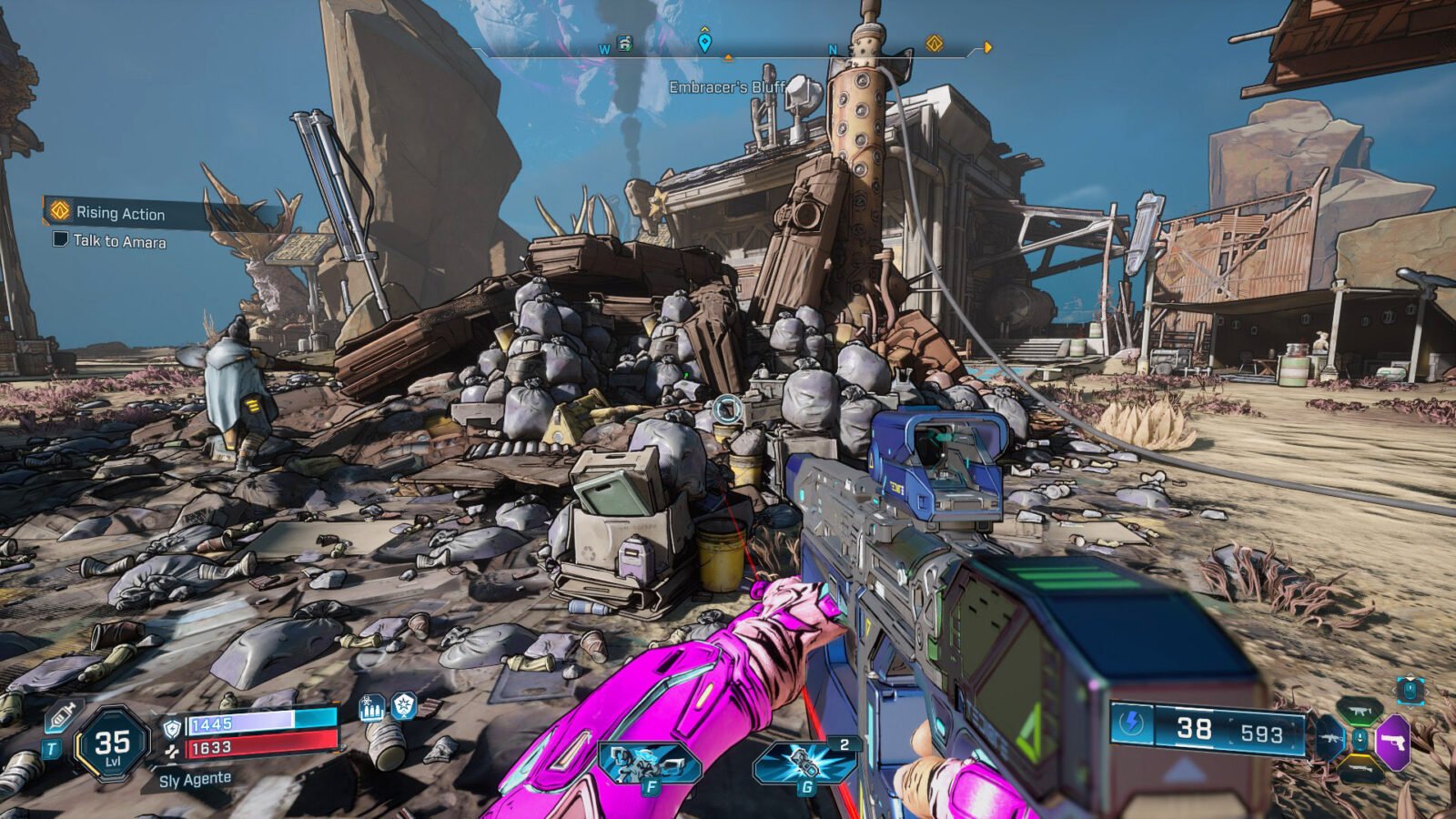Open the Rising Action quest tracker

point(118,213)
